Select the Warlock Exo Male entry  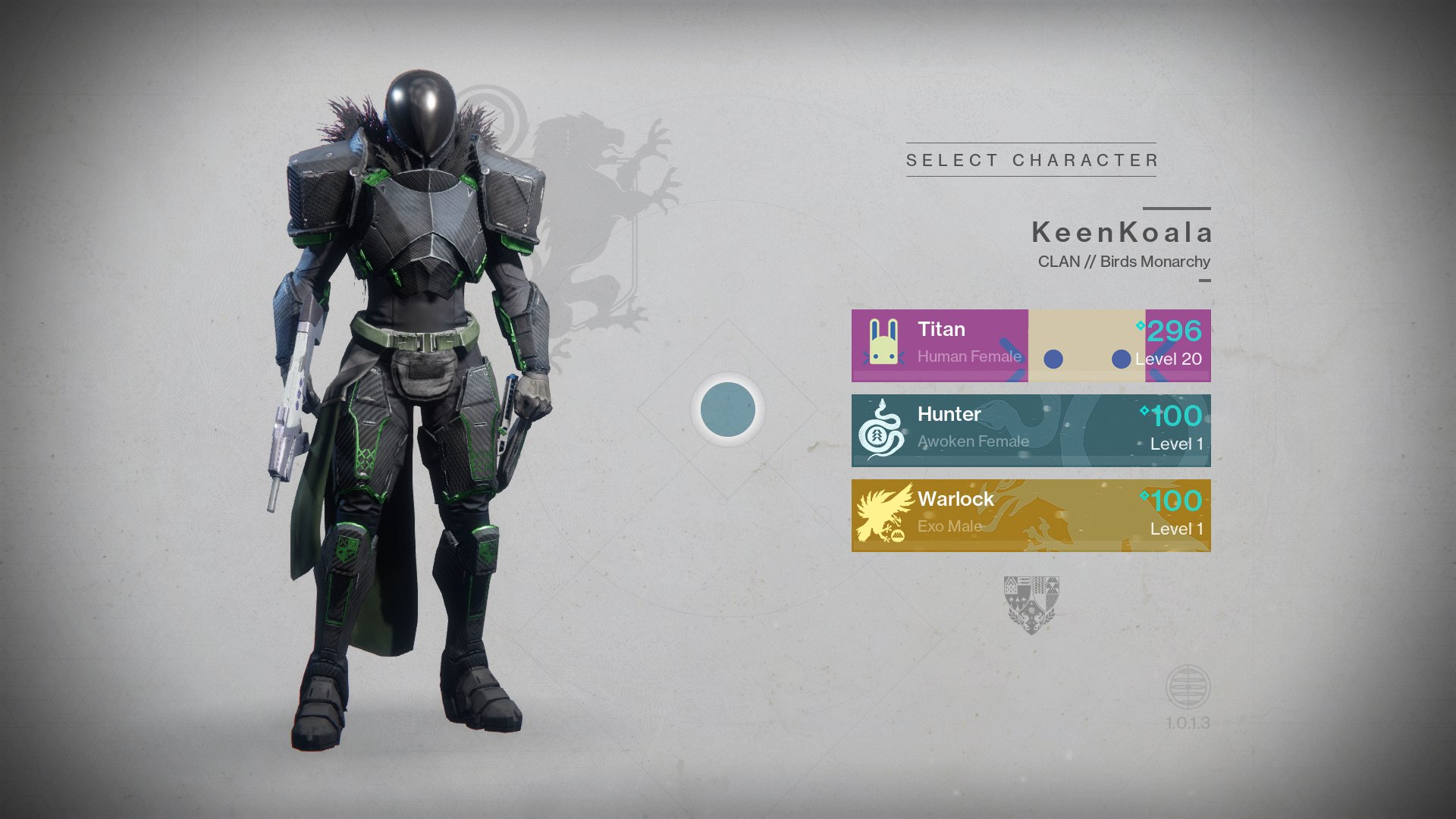(1031, 514)
